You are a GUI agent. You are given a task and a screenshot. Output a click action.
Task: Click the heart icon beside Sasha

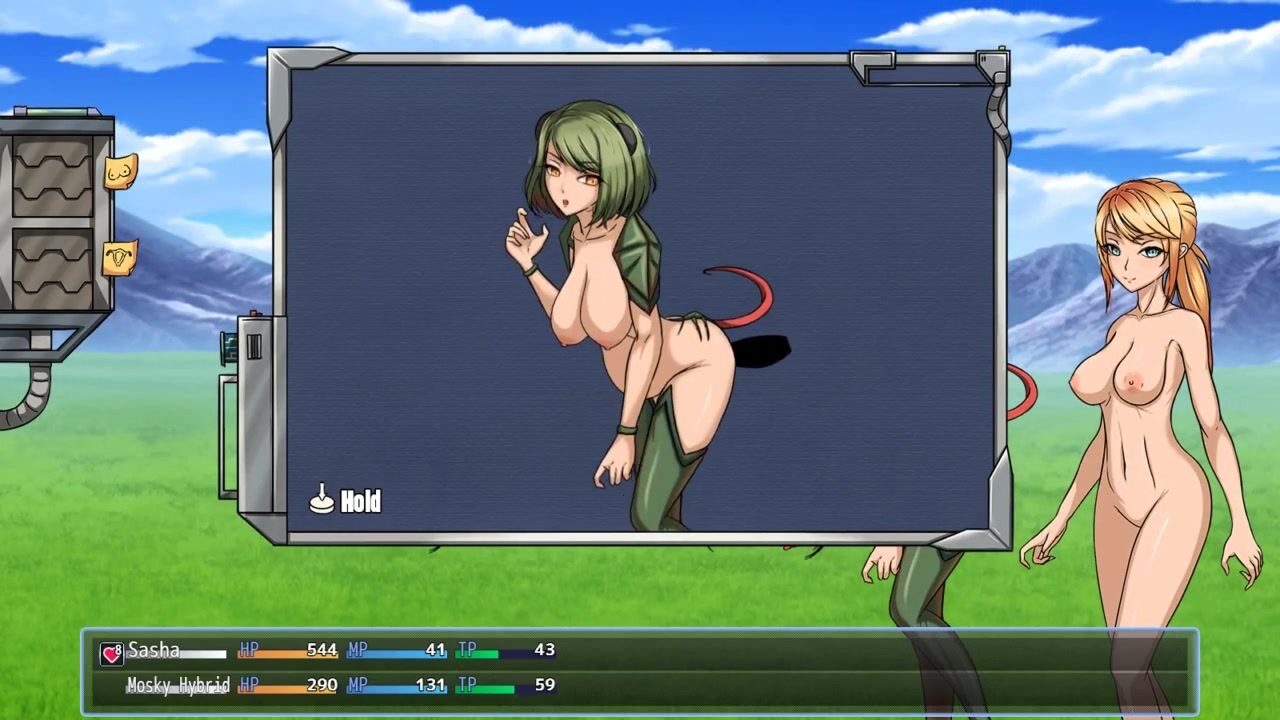[x=111, y=653]
